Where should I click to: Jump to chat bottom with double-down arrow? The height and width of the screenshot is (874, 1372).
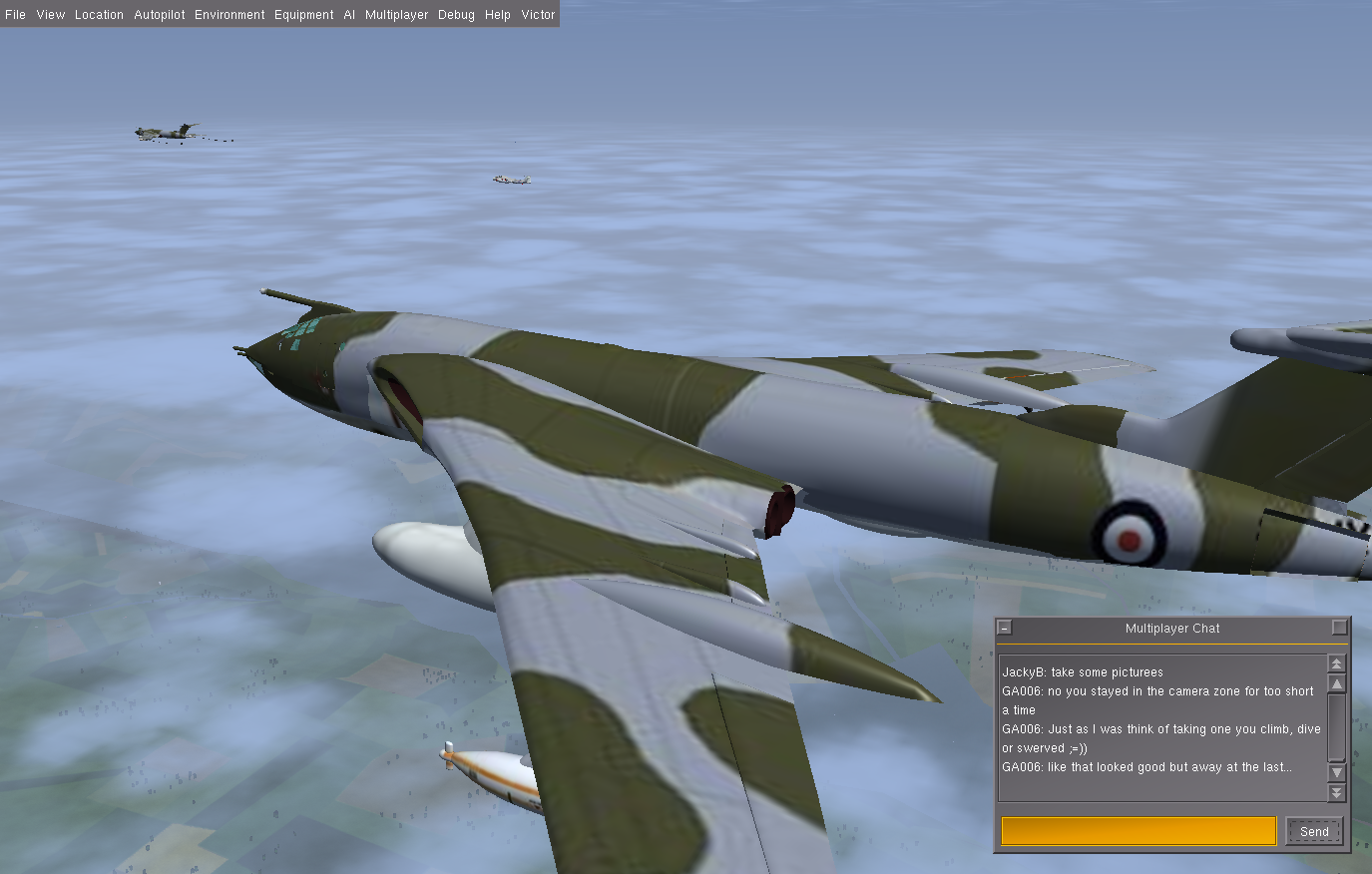[x=1337, y=792]
